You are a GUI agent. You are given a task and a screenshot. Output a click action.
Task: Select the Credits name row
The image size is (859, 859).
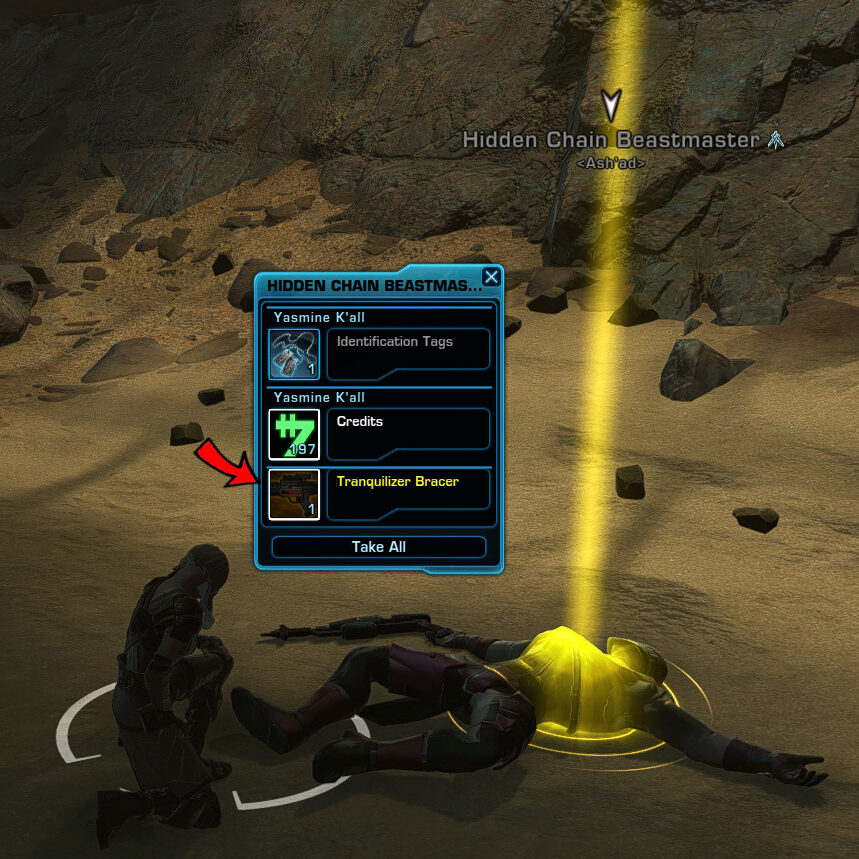[x=408, y=429]
